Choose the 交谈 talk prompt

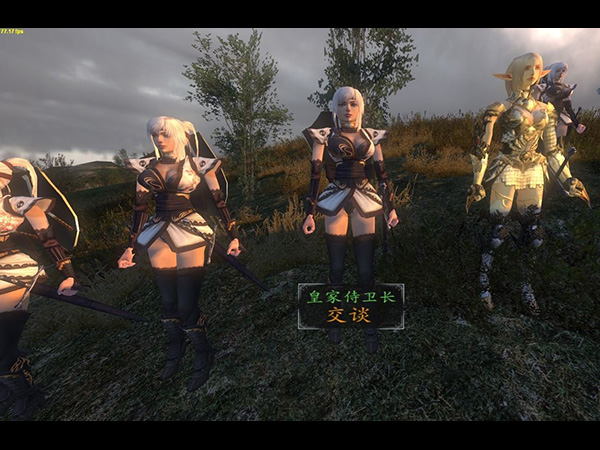[x=350, y=315]
